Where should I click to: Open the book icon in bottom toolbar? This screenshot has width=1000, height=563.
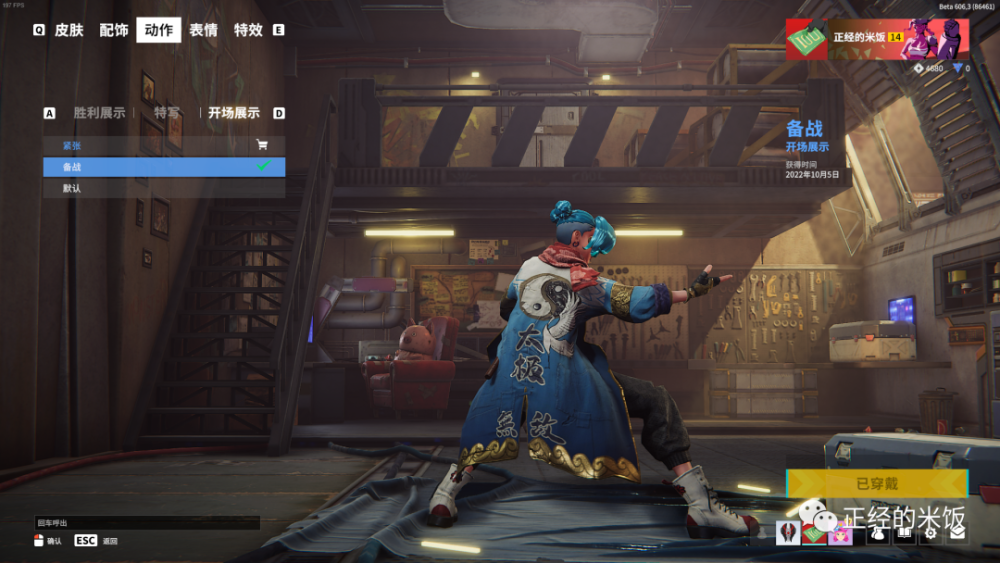point(903,534)
